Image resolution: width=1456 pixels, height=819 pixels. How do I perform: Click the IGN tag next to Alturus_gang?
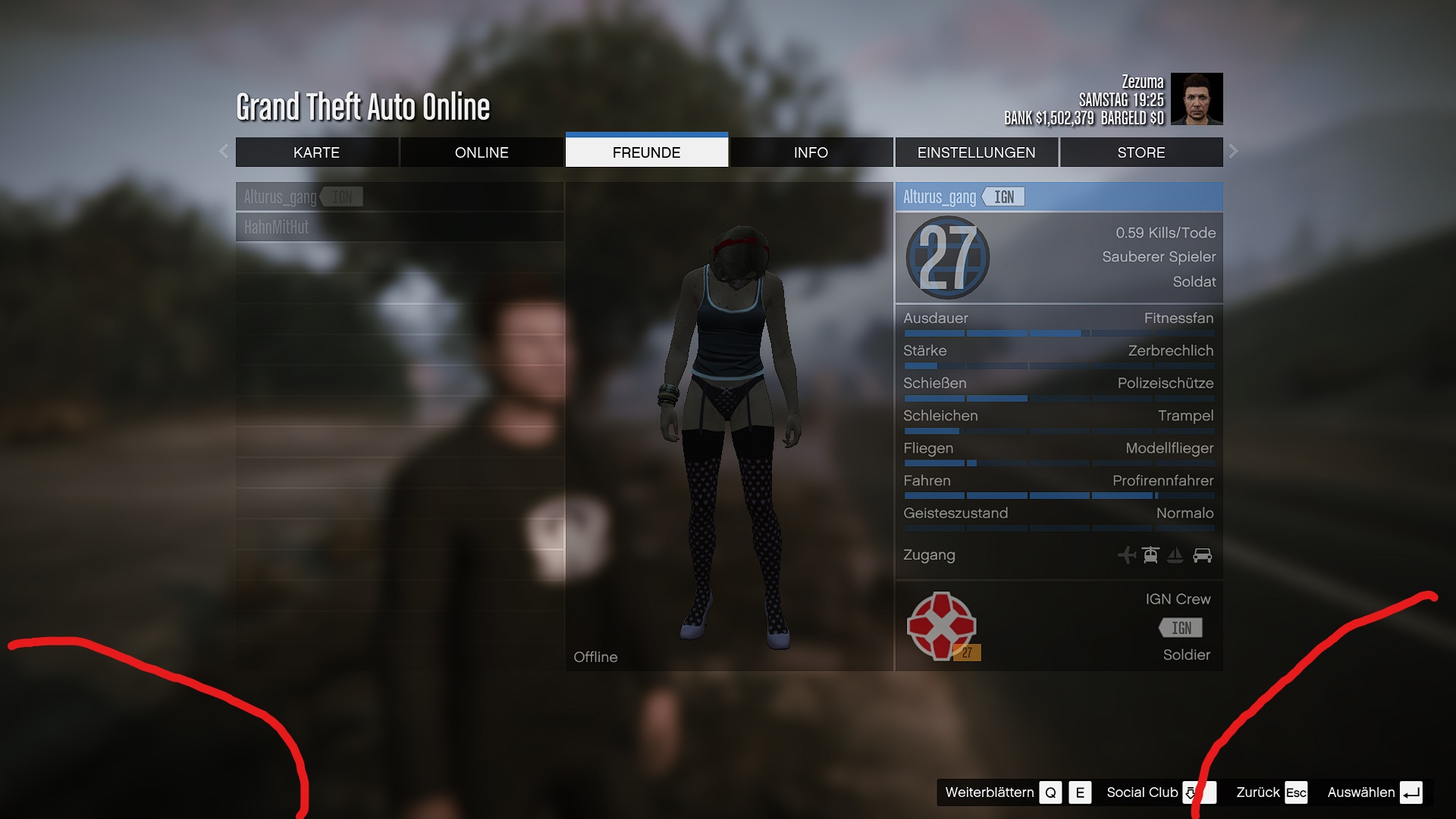click(1003, 196)
